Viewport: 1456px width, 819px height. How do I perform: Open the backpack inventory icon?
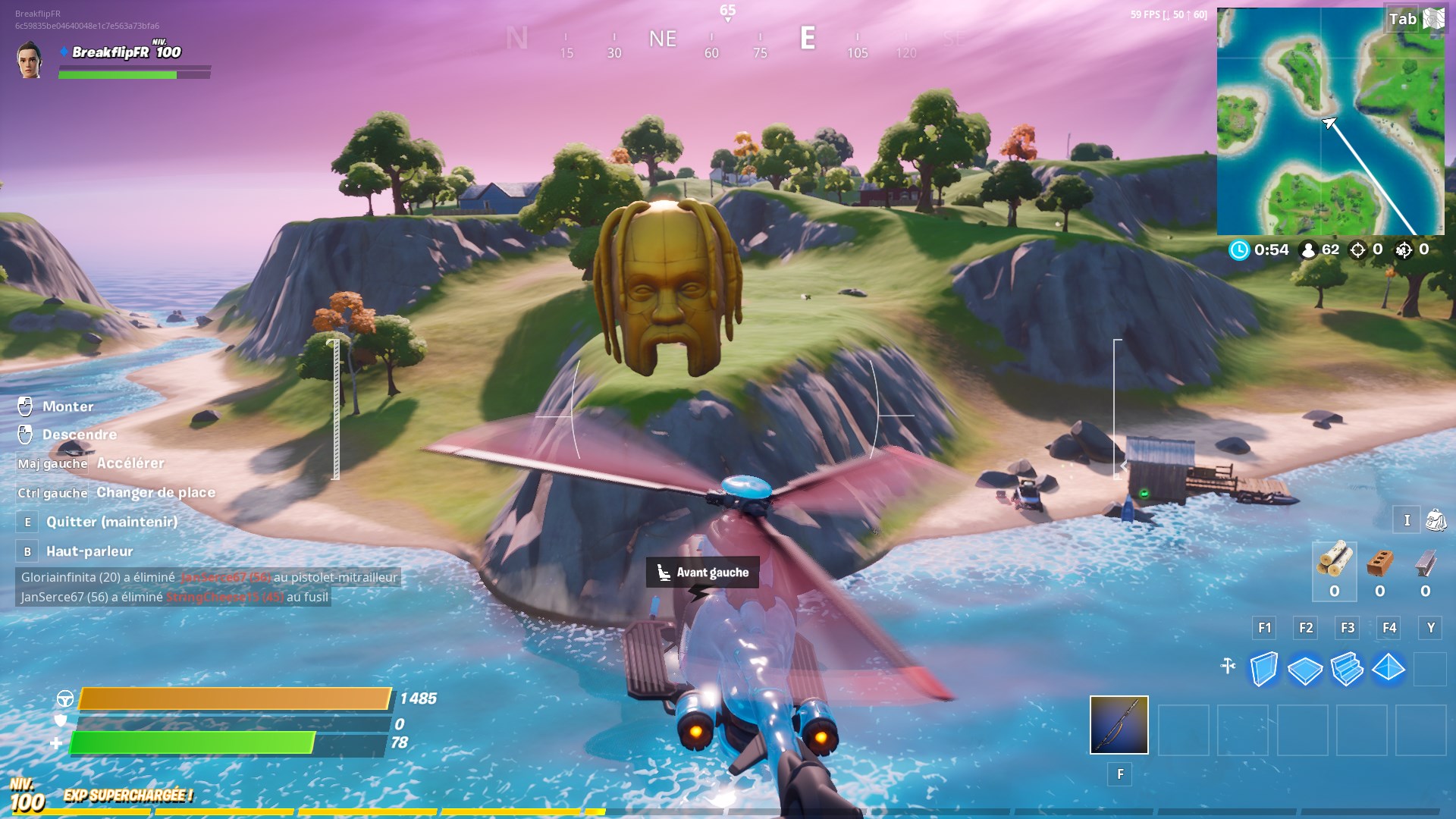[x=1436, y=520]
